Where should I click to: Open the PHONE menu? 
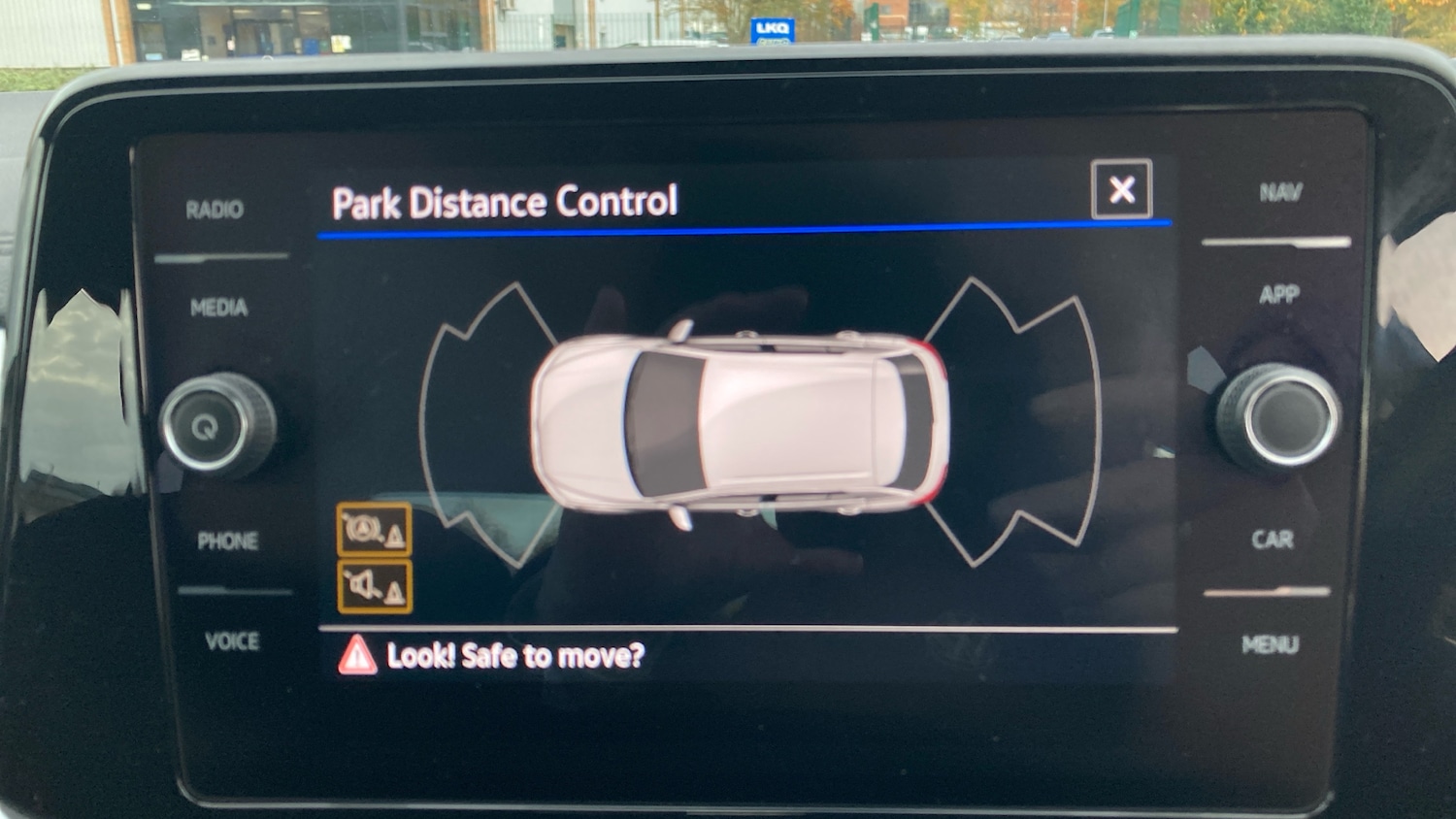click(x=227, y=541)
